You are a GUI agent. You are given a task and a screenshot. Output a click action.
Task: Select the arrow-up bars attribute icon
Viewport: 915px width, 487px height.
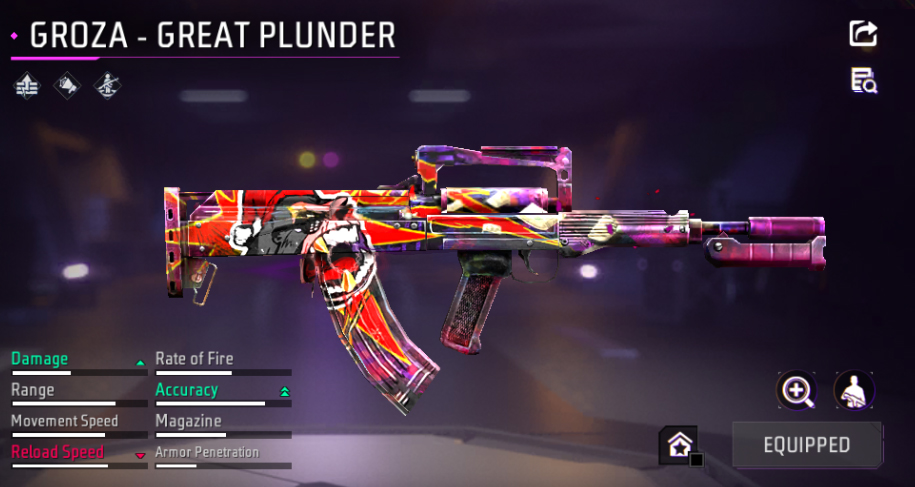pyautogui.click(x=27, y=86)
